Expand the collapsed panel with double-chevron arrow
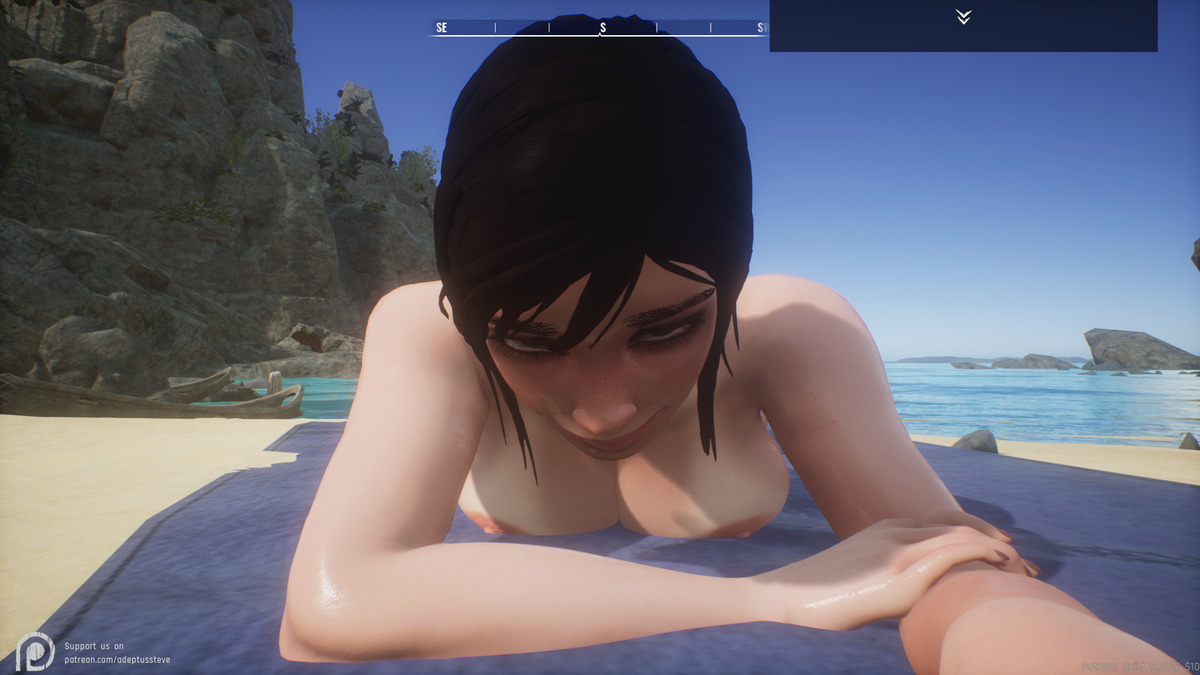This screenshot has height=675, width=1200. [x=963, y=17]
